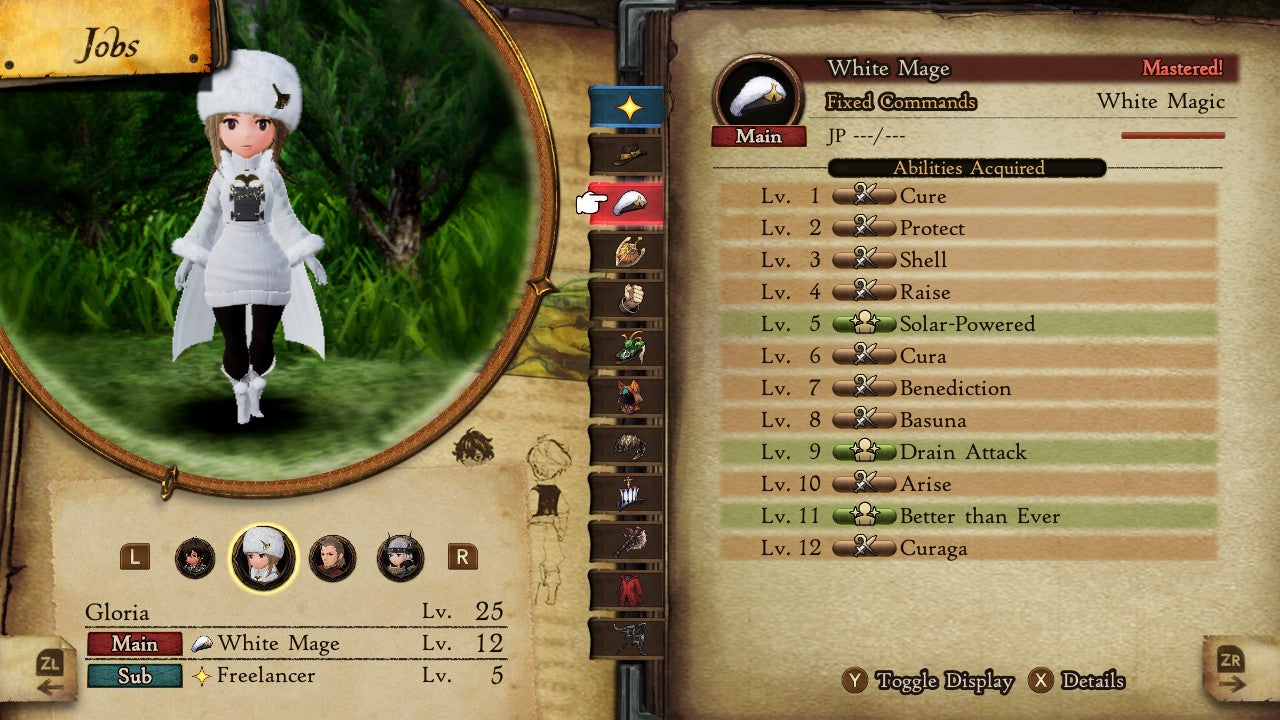1280x720 pixels.
Task: Choose the Better than Ever ability
Action: click(x=966, y=516)
